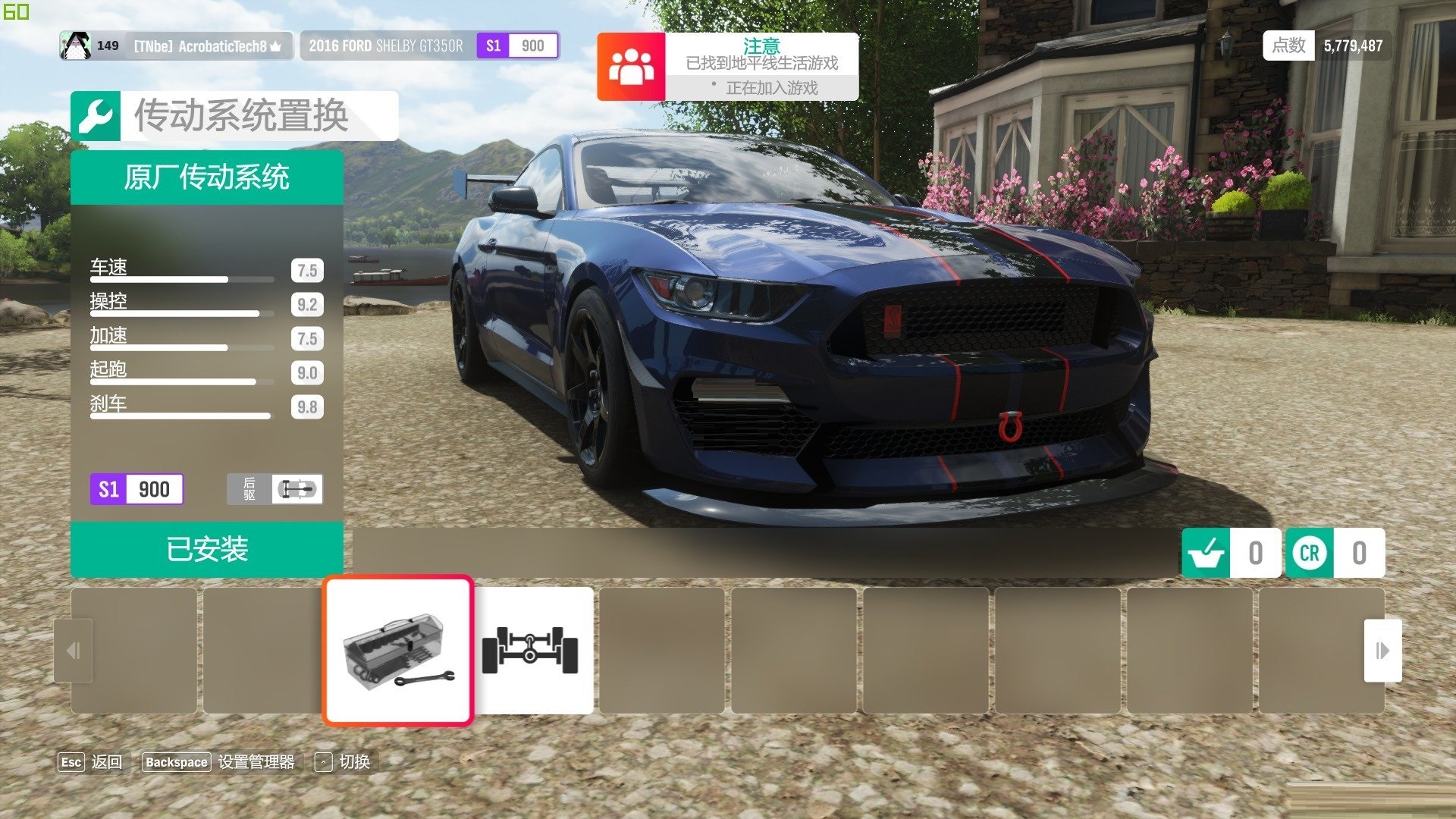Screen dimensions: 1456x819
Task: Click the left arrow of the parts list
Action: (74, 651)
